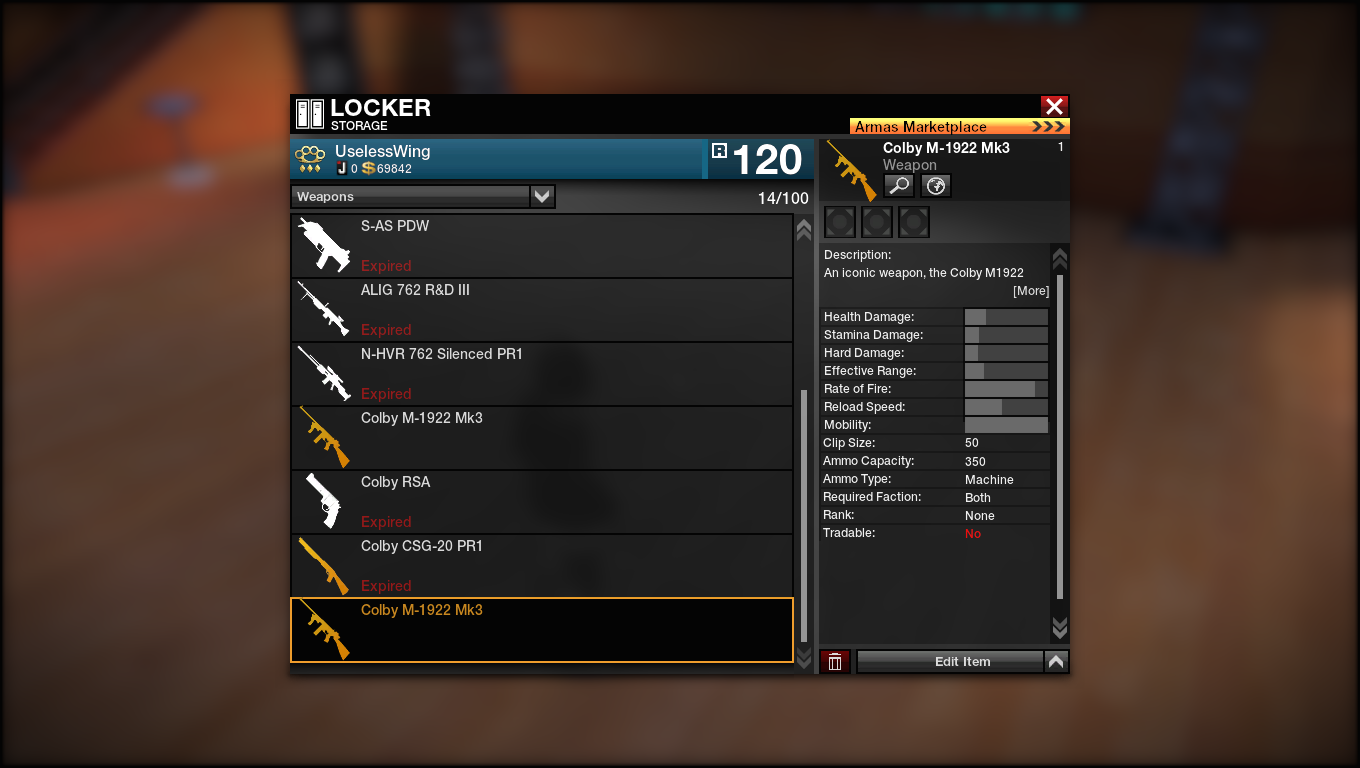Screen dimensions: 1360x768
Task: Select the S-AS PDW weapon row
Action: (x=541, y=246)
